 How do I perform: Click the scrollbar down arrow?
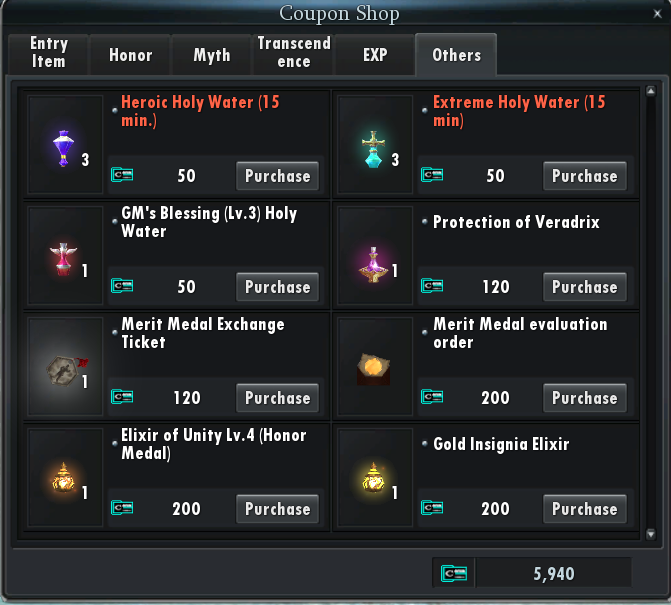click(x=651, y=535)
